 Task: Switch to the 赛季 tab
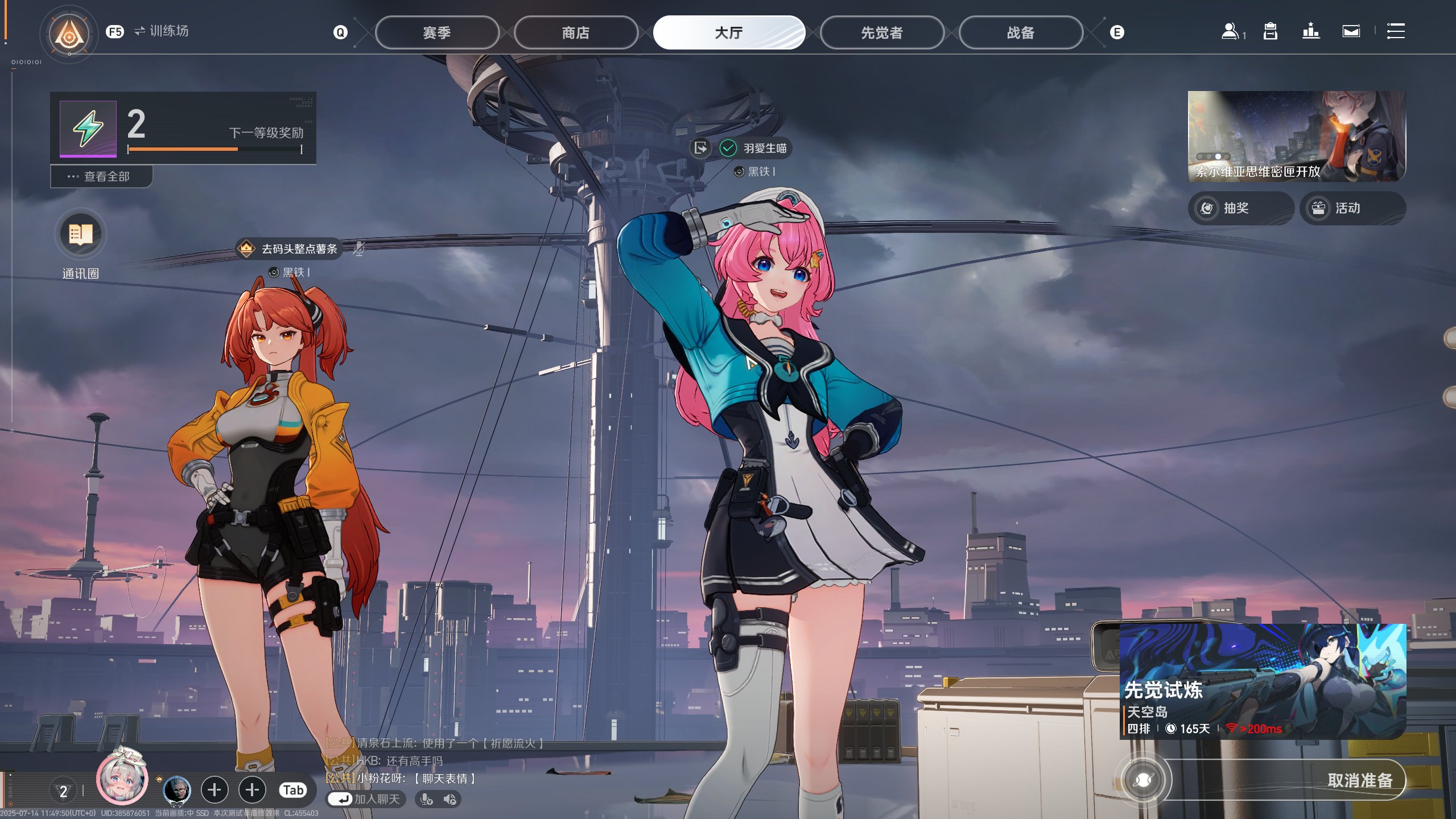pos(436,32)
